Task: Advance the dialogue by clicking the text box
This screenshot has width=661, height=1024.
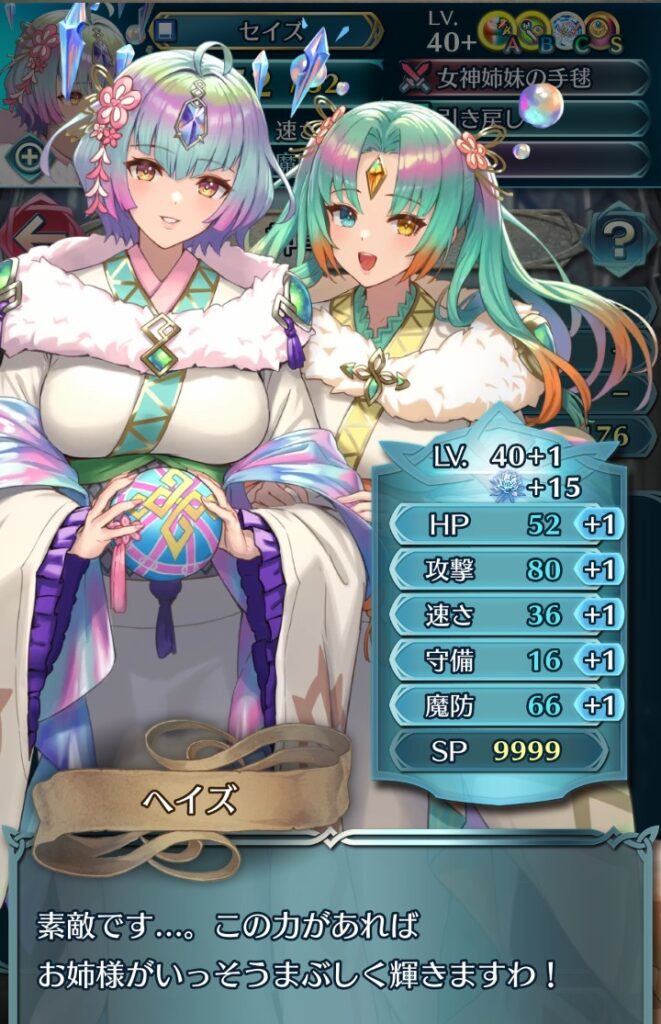Action: tap(330, 940)
